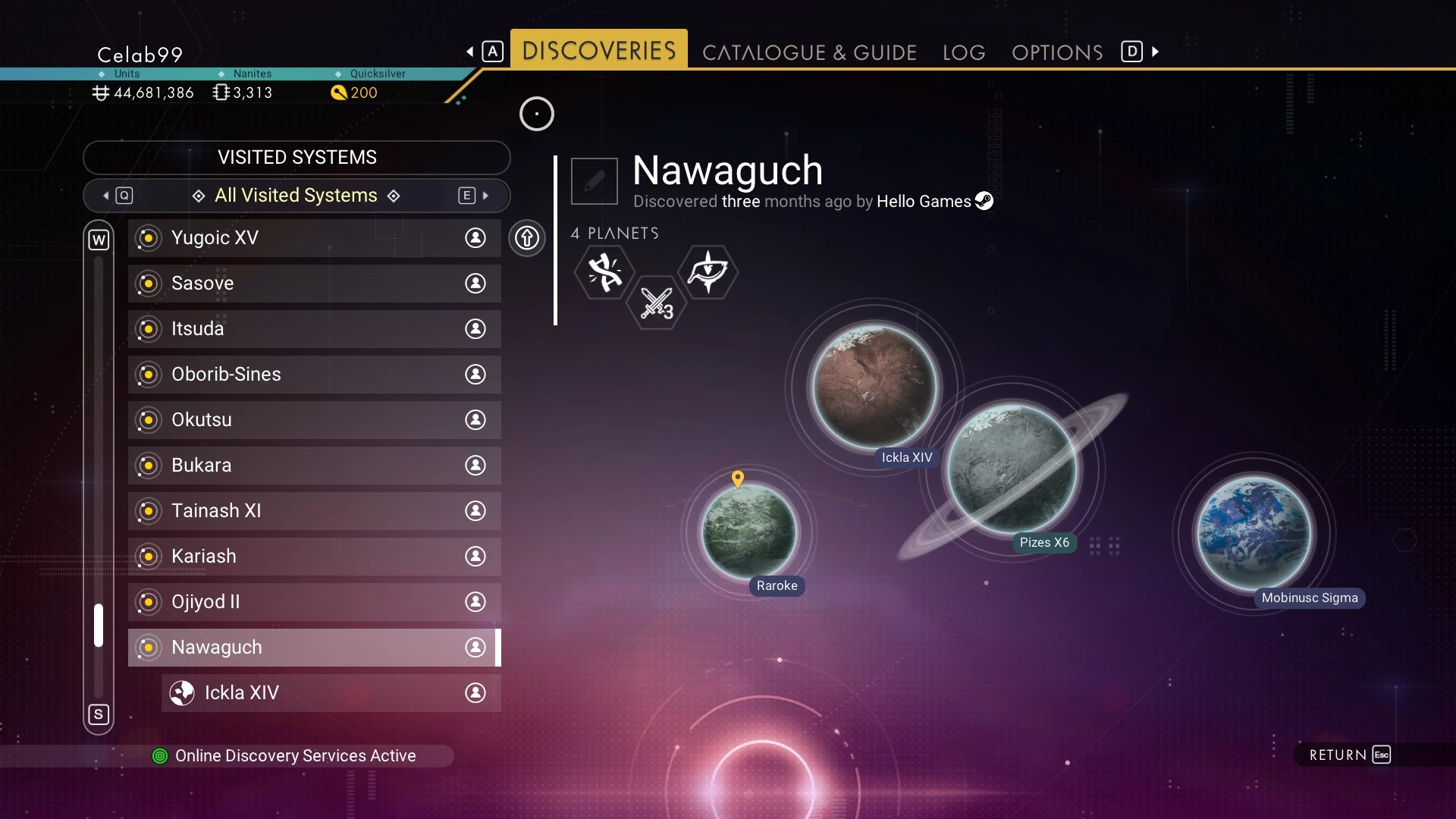
Task: View the ringed planet Pizes X6
Action: 1012,469
